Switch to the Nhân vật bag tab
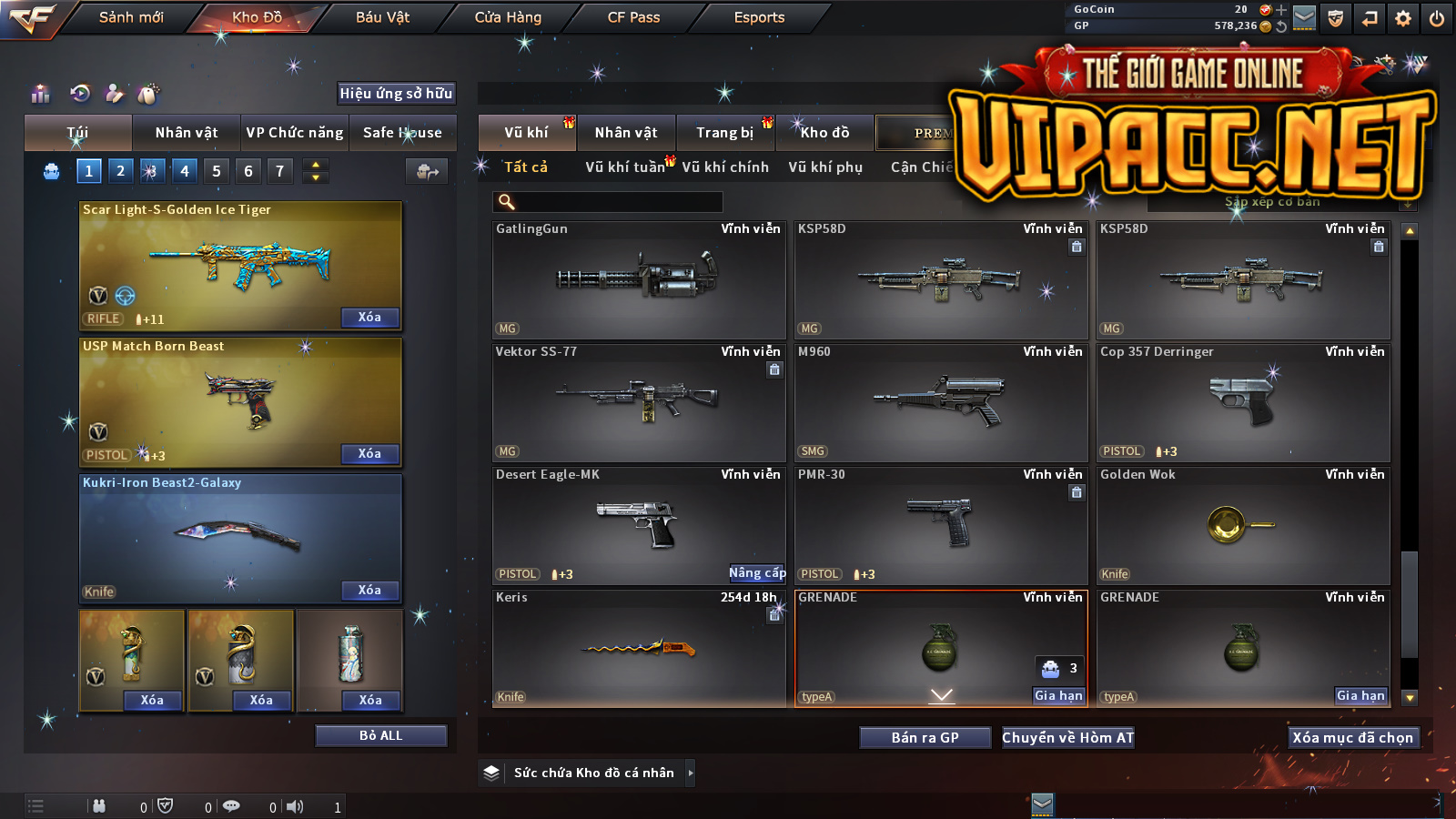 (187, 133)
